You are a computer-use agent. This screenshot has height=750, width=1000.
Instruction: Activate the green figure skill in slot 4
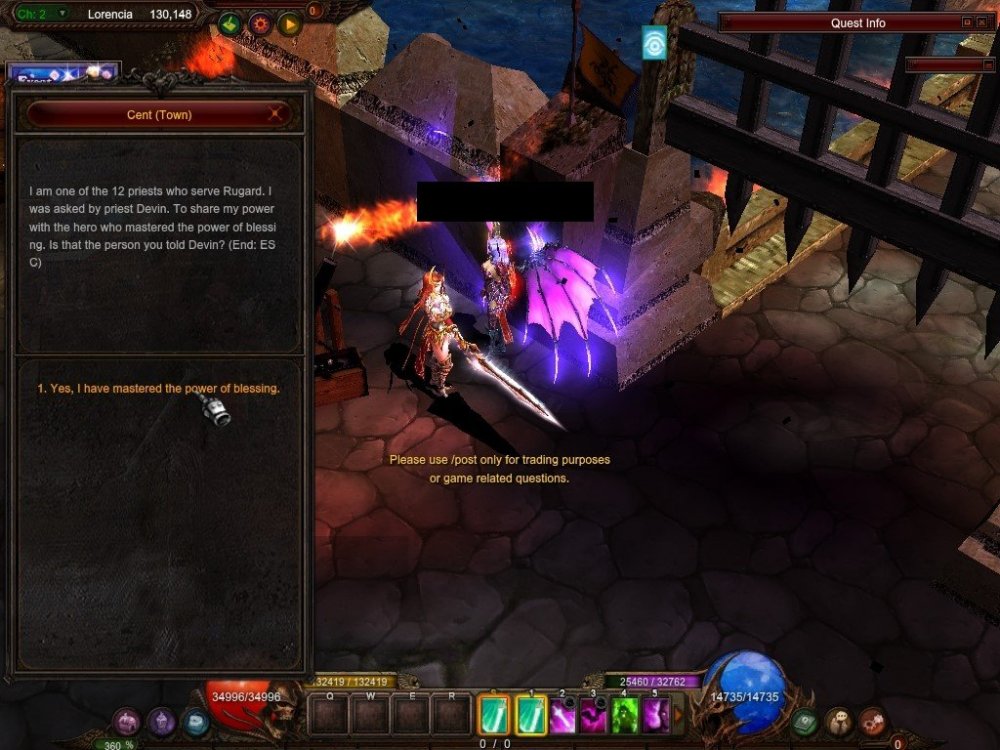625,714
